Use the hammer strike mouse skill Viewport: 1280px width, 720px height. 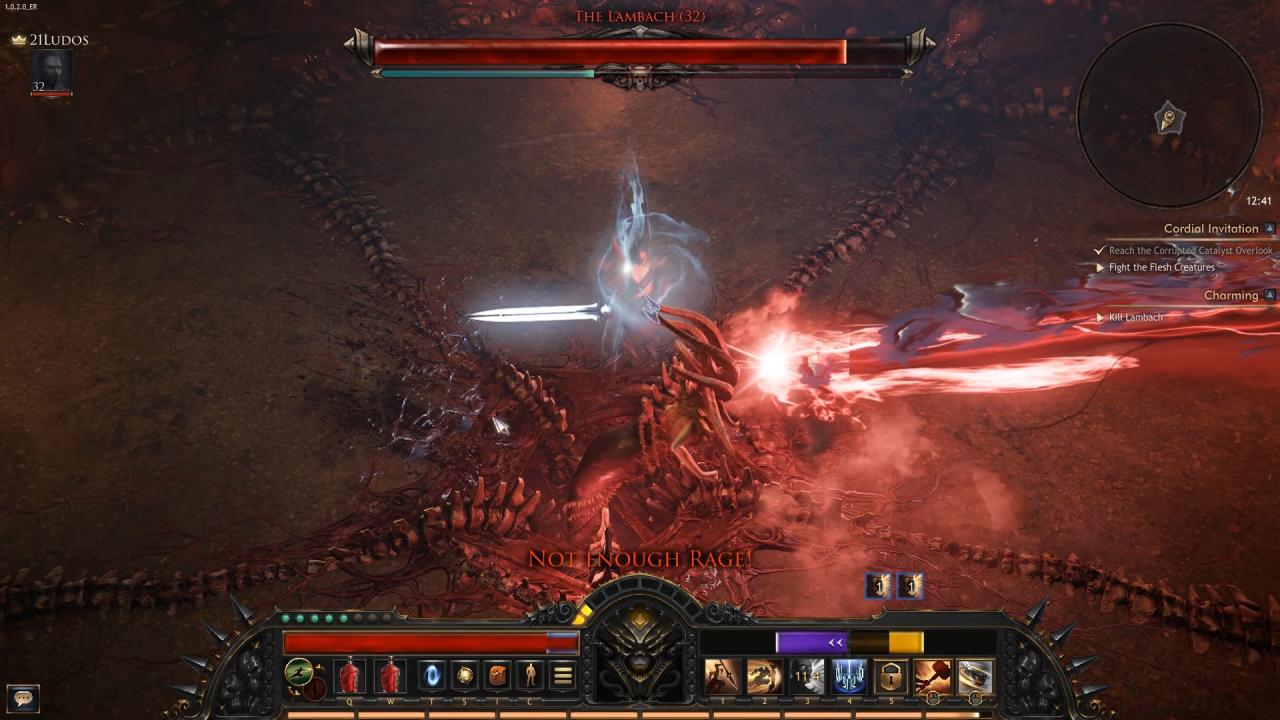click(932, 677)
